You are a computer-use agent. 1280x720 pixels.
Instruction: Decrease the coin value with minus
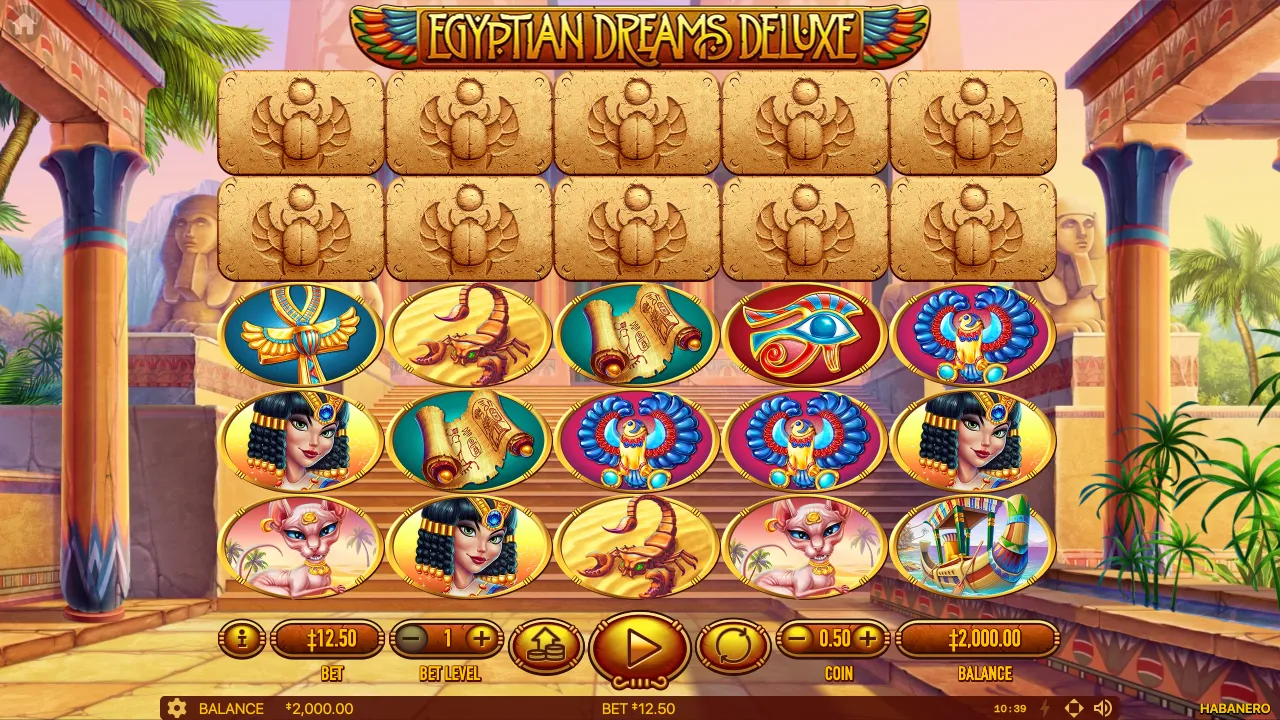(795, 636)
